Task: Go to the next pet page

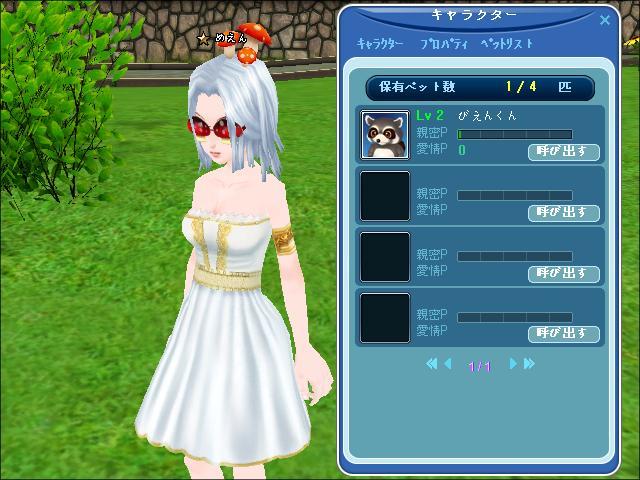Action: pos(514,364)
